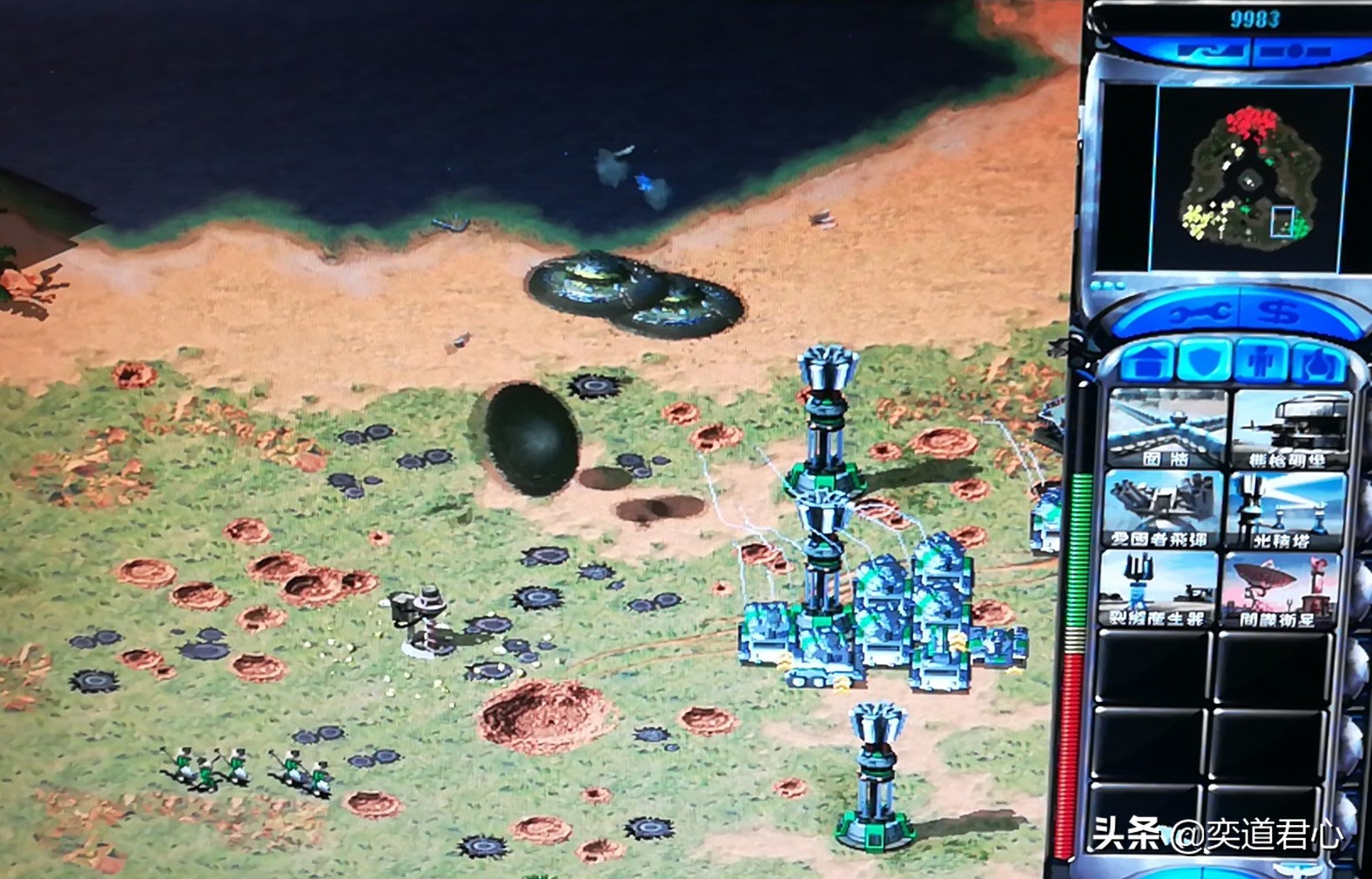This screenshot has height=879, width=1372.
Task: Click the radar minimap
Action: pos(1250,178)
